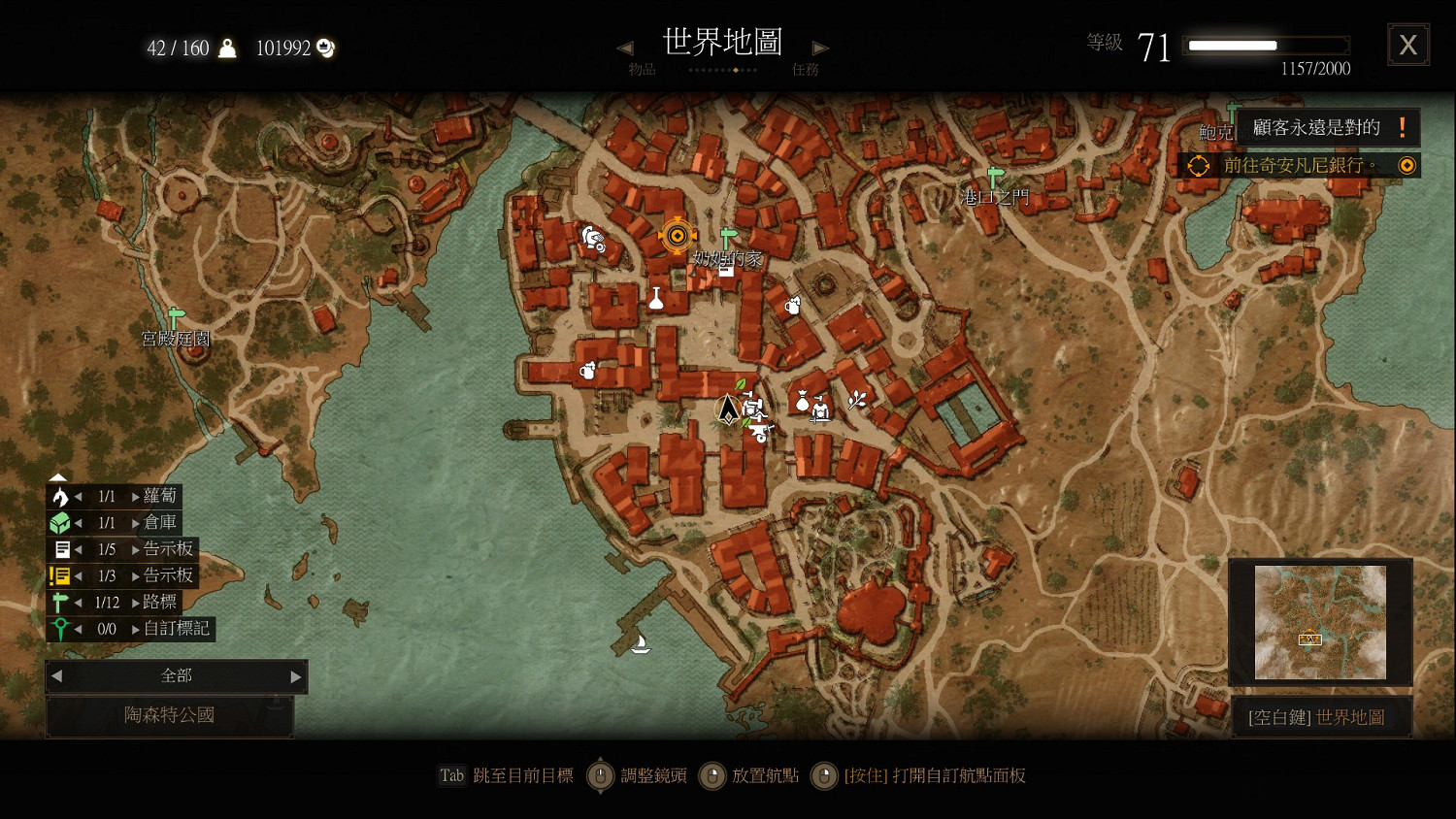Click the right arrow on the 自訂標記 row
The width and height of the screenshot is (1456, 819).
[135, 629]
